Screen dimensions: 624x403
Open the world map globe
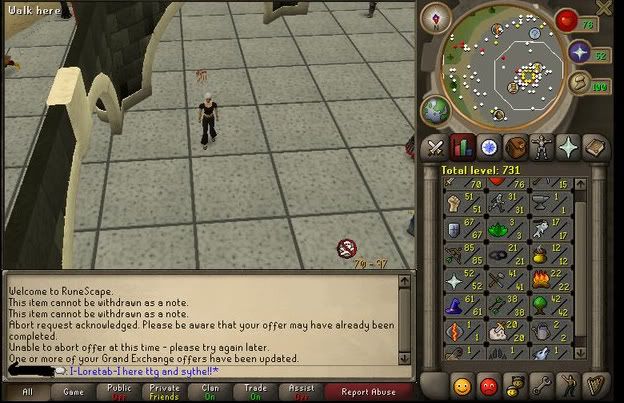435,107
